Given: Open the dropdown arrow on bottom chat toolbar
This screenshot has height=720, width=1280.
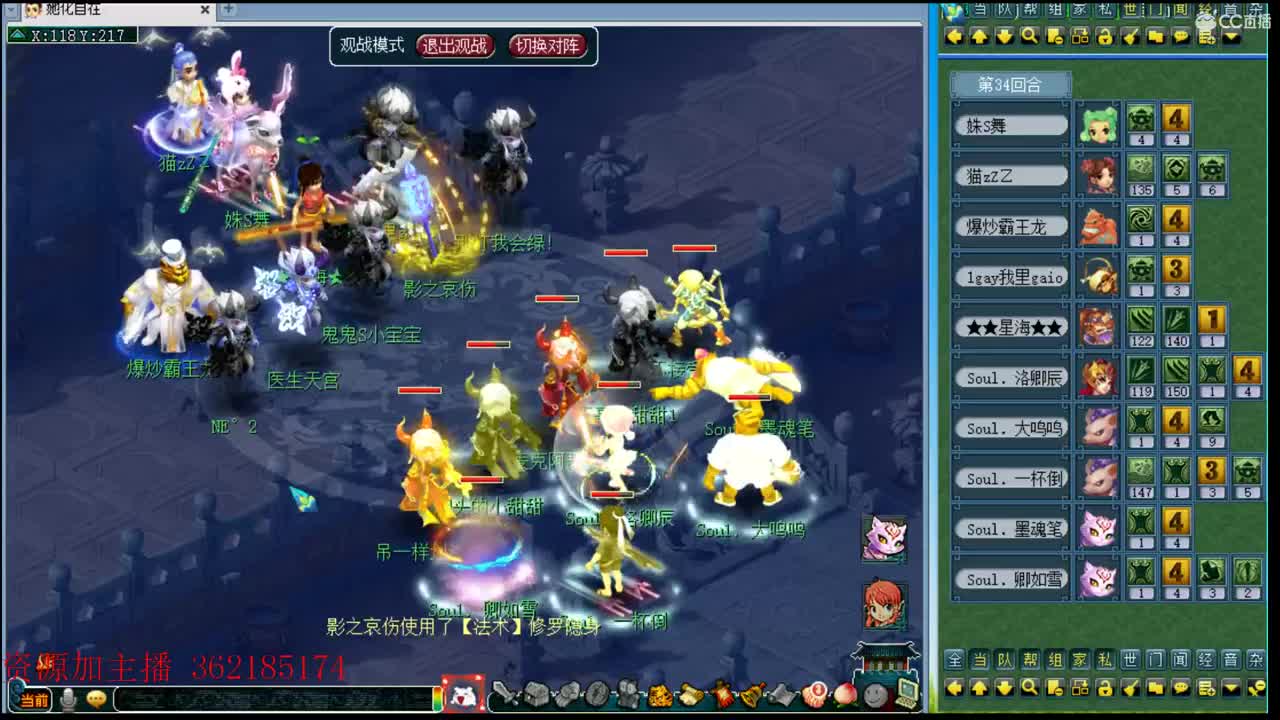Looking at the screenshot, I should [1231, 689].
